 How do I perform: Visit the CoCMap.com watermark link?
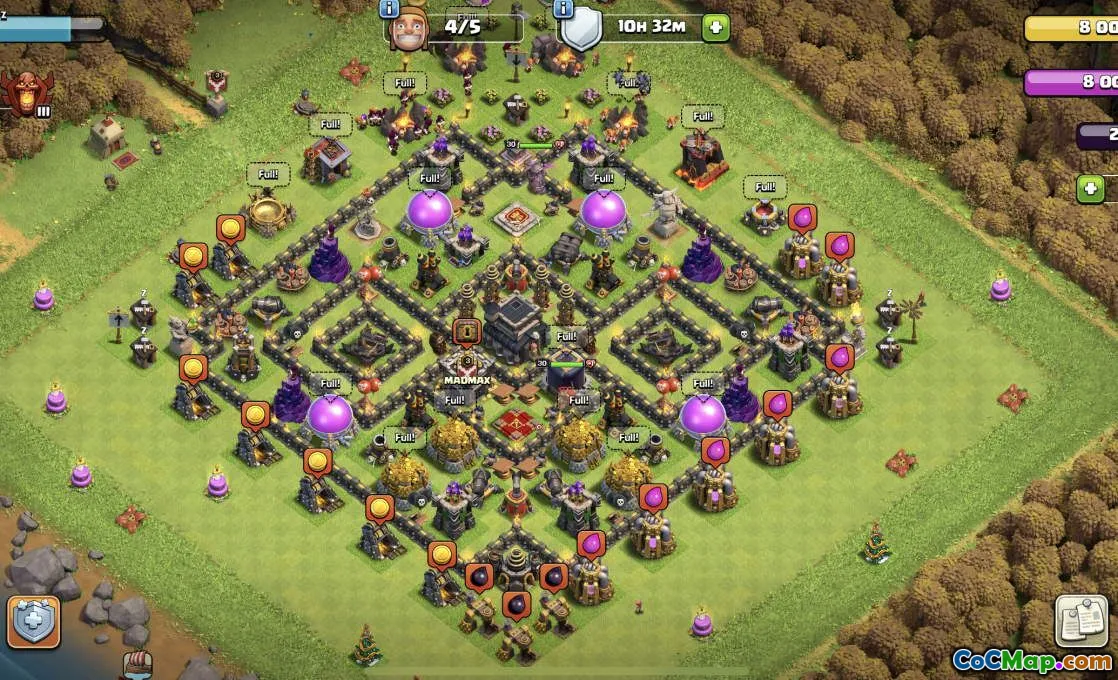1031,661
